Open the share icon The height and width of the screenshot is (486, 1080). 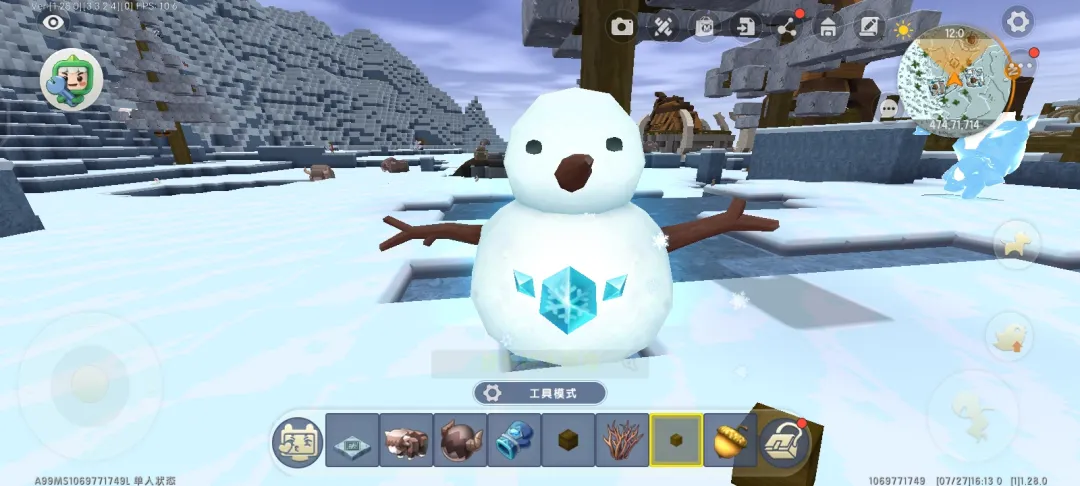(x=788, y=26)
